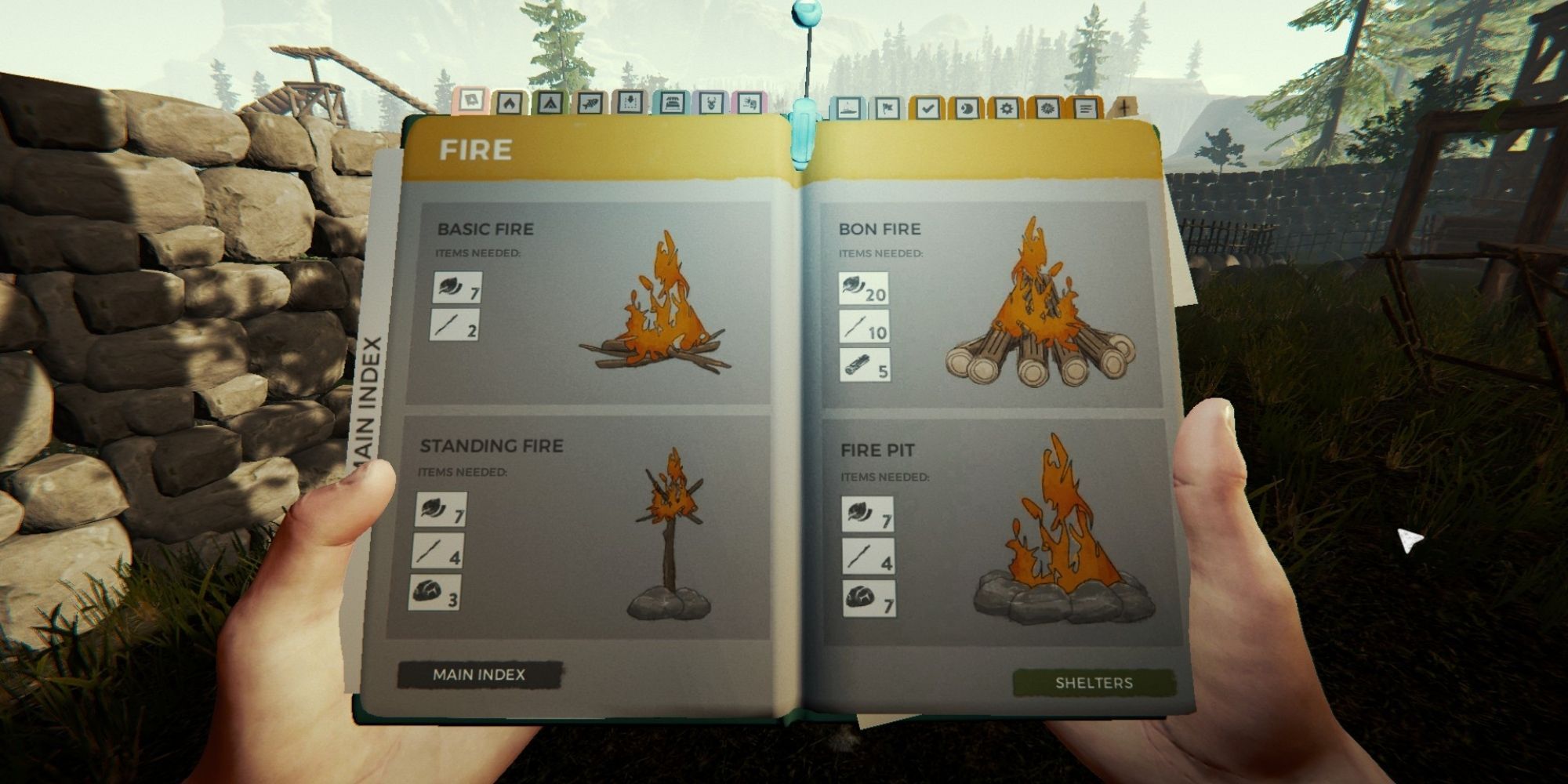Open the flag marker tab
The height and width of the screenshot is (784, 1568).
887,106
